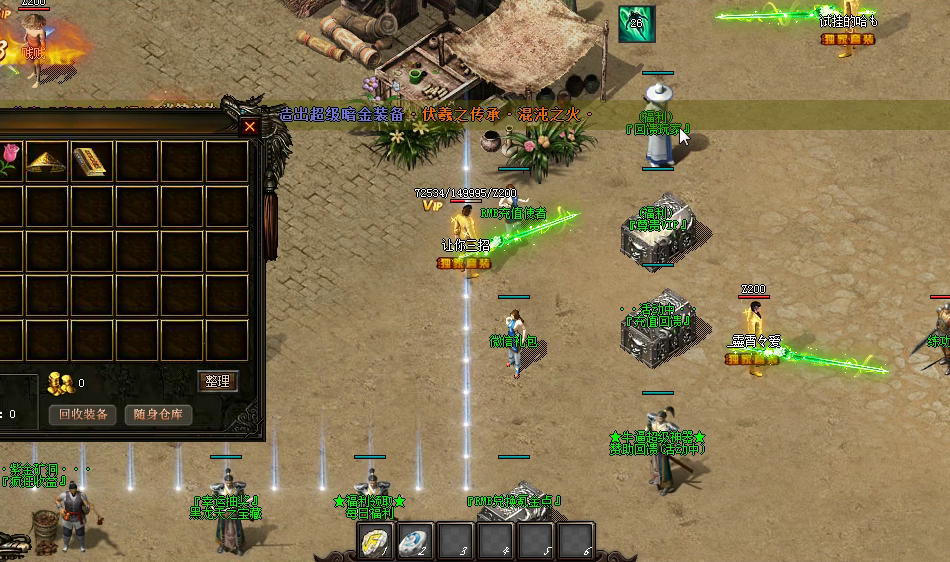This screenshot has height=562, width=950.
Task: Open the 随身仓库 portable warehouse
Action: point(158,414)
